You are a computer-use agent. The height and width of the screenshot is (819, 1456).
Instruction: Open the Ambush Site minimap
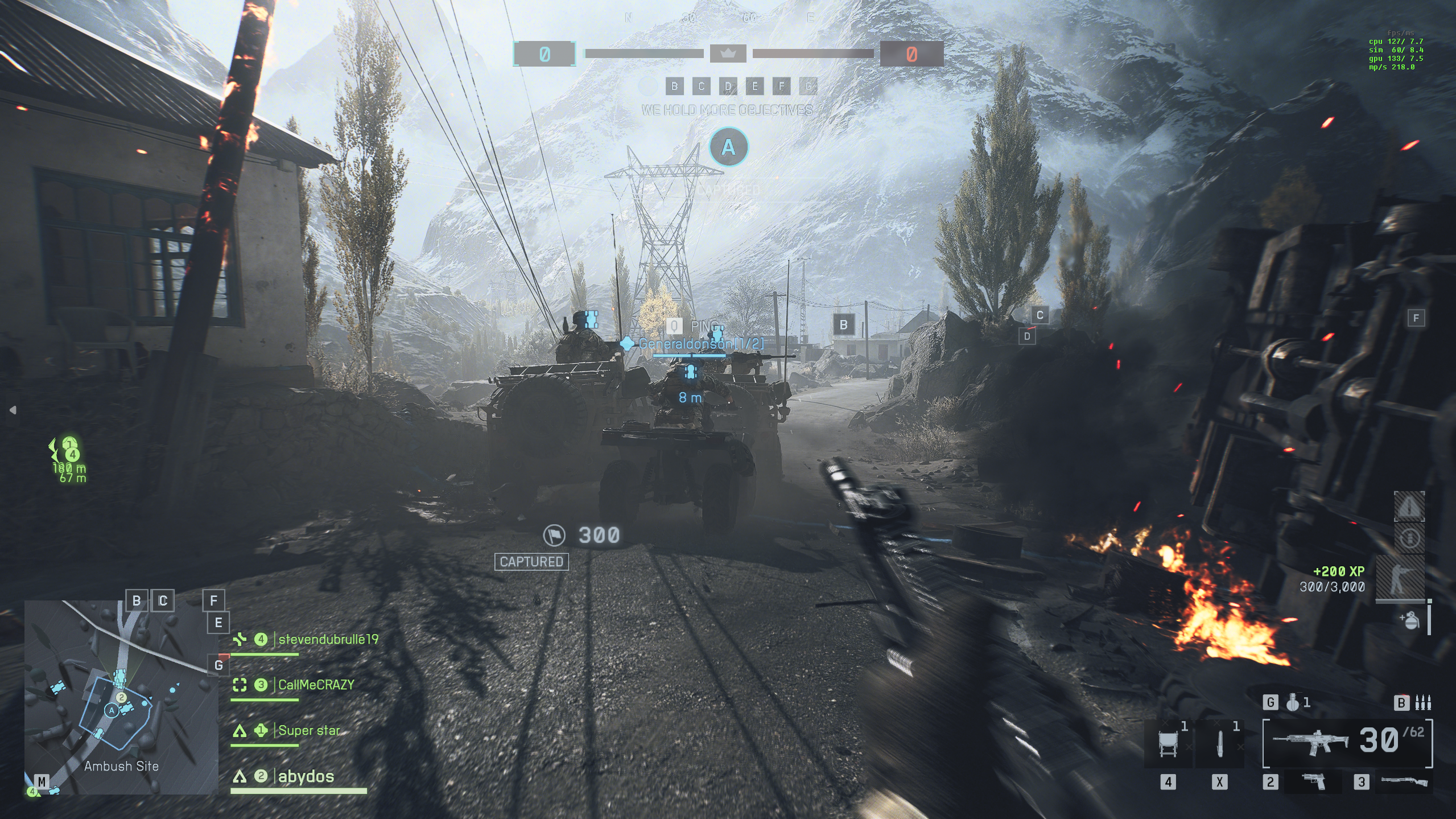click(x=121, y=697)
